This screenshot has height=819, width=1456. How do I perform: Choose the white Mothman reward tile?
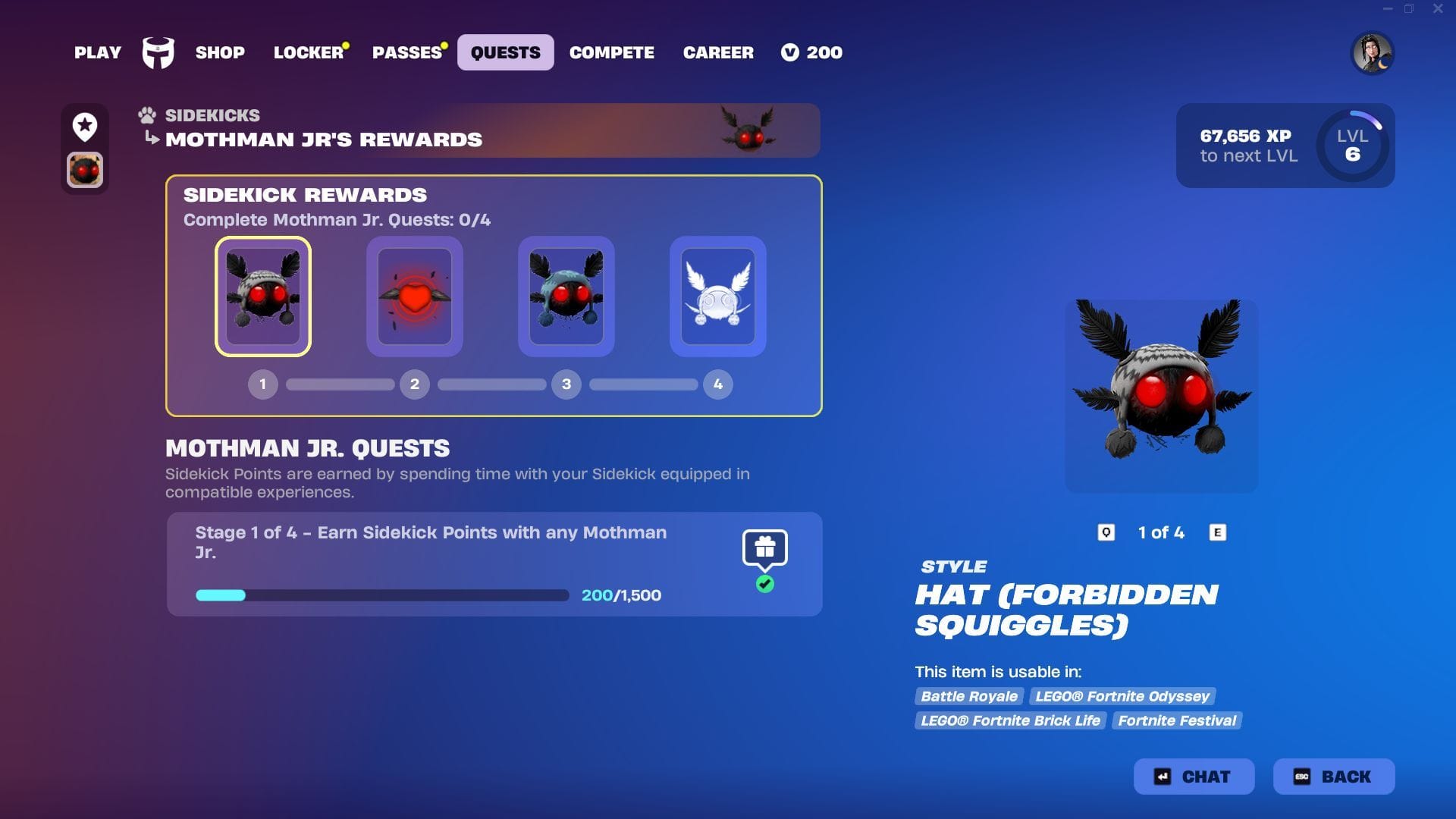[718, 297]
